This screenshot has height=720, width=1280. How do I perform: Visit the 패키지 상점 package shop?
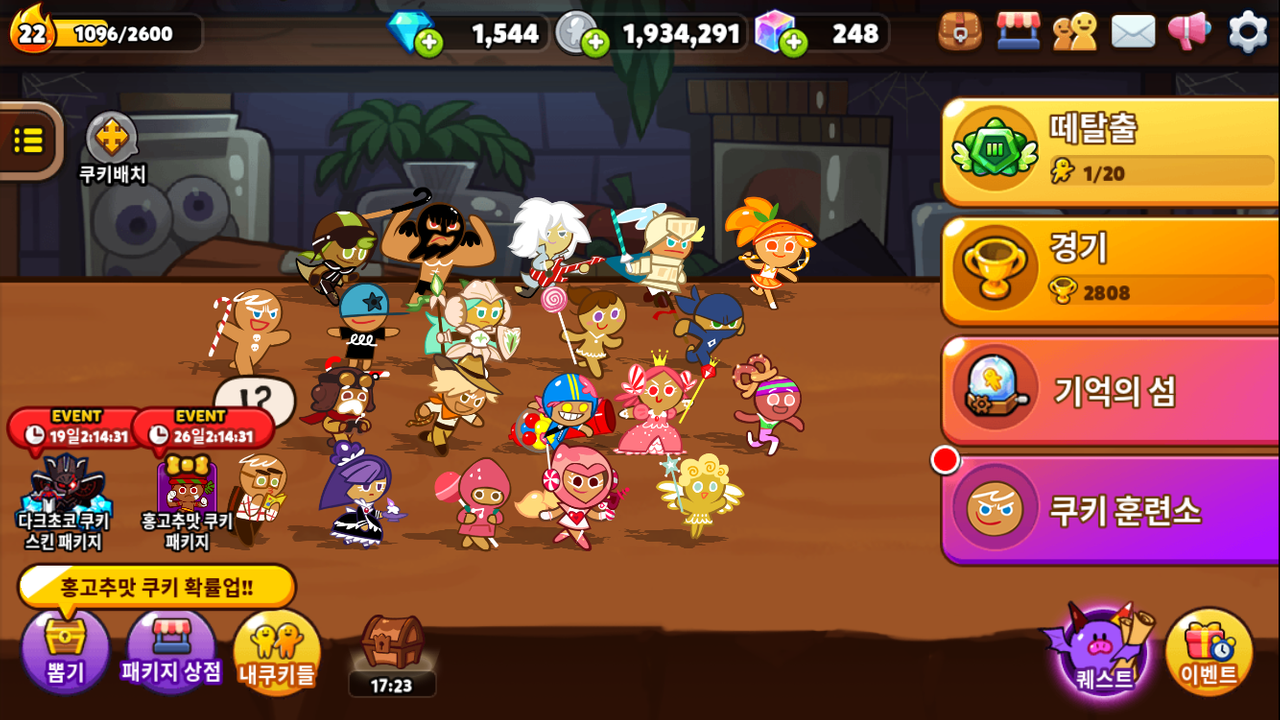[171, 650]
